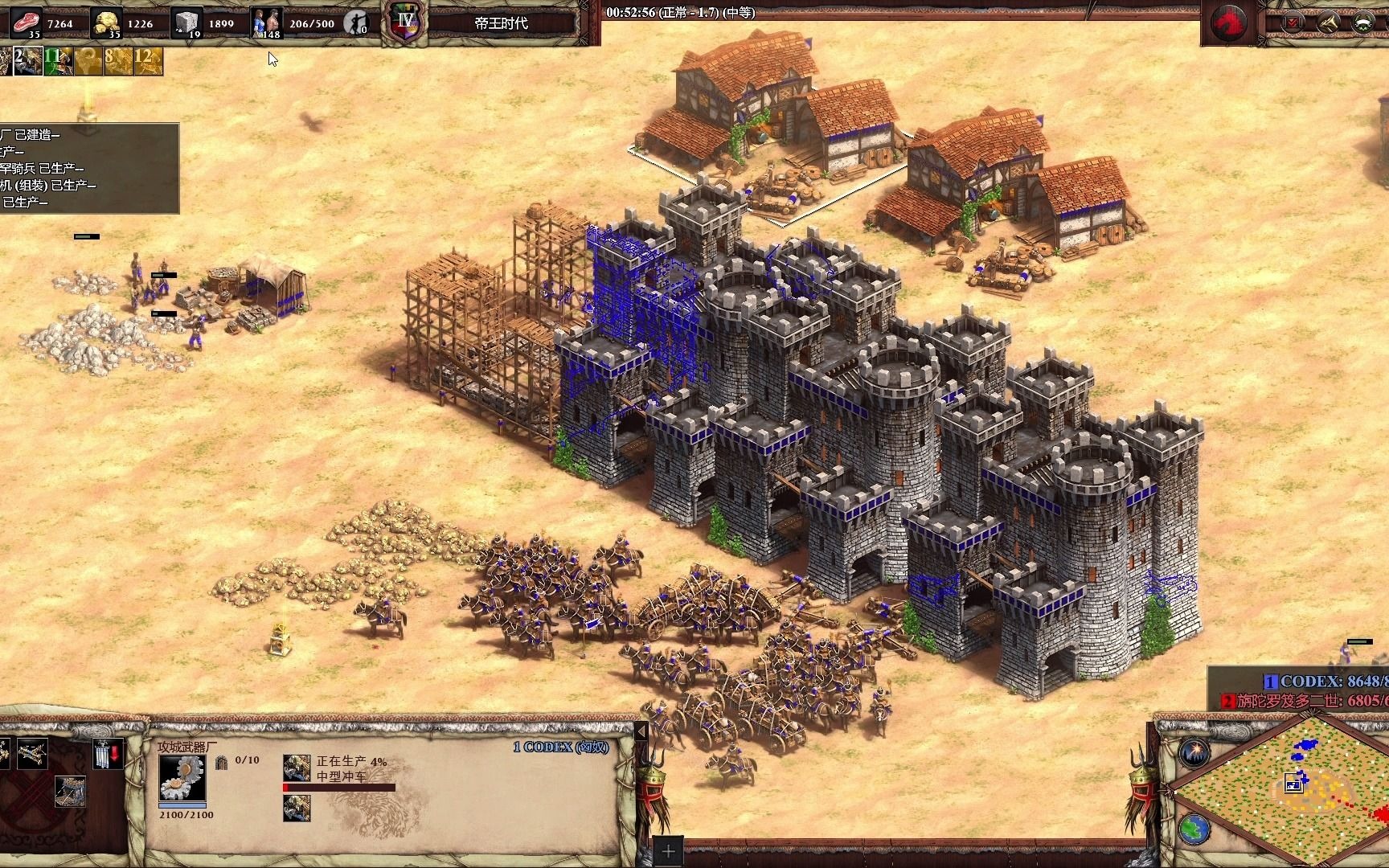Cancel the battering ram currently in production
The image size is (1389, 868).
tap(297, 768)
